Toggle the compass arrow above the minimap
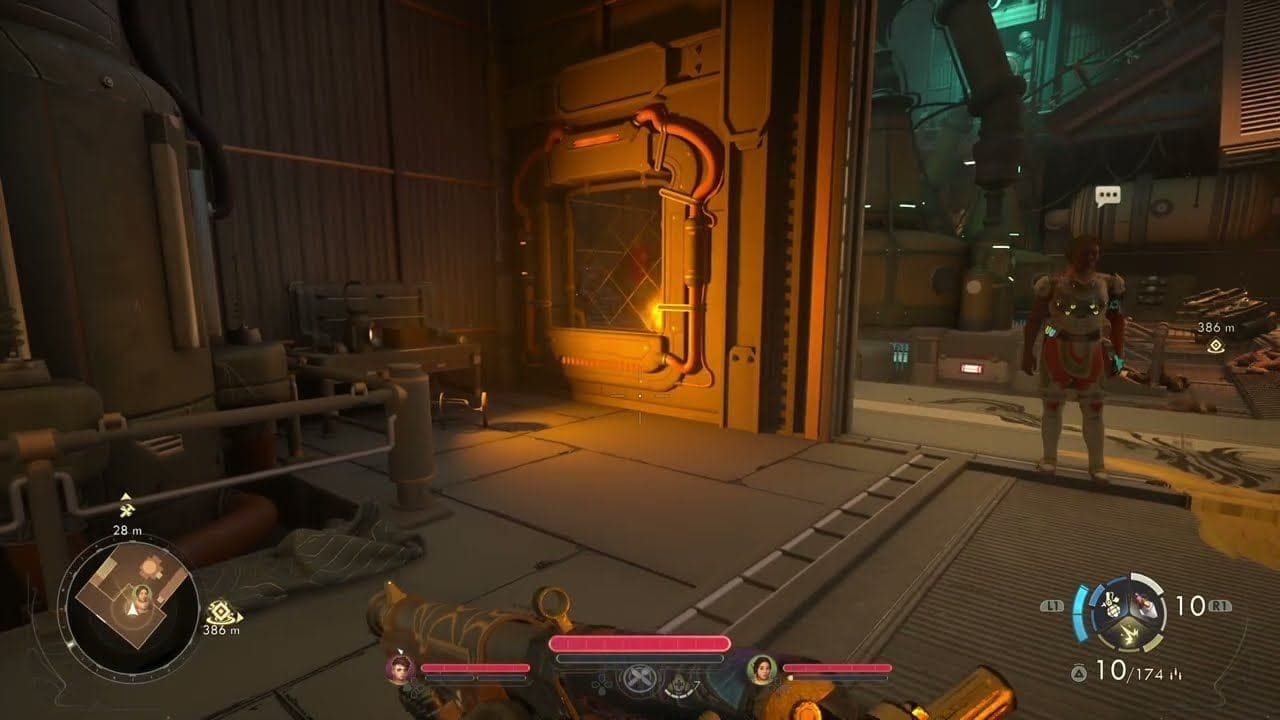 point(126,496)
